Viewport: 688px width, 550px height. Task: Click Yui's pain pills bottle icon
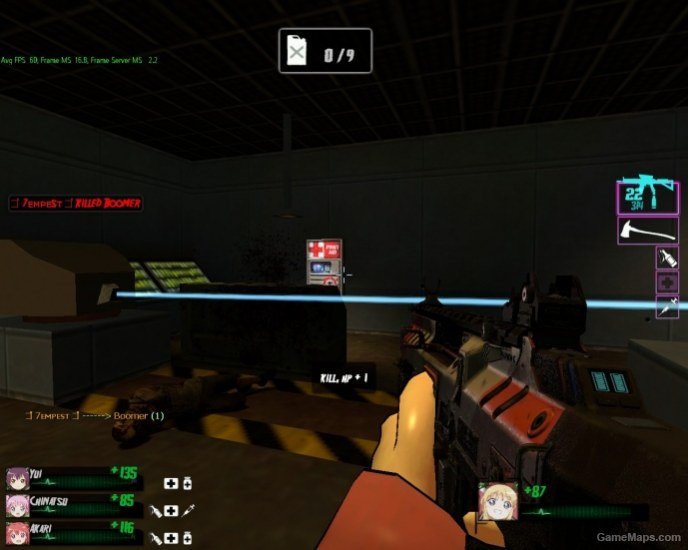pos(187,484)
